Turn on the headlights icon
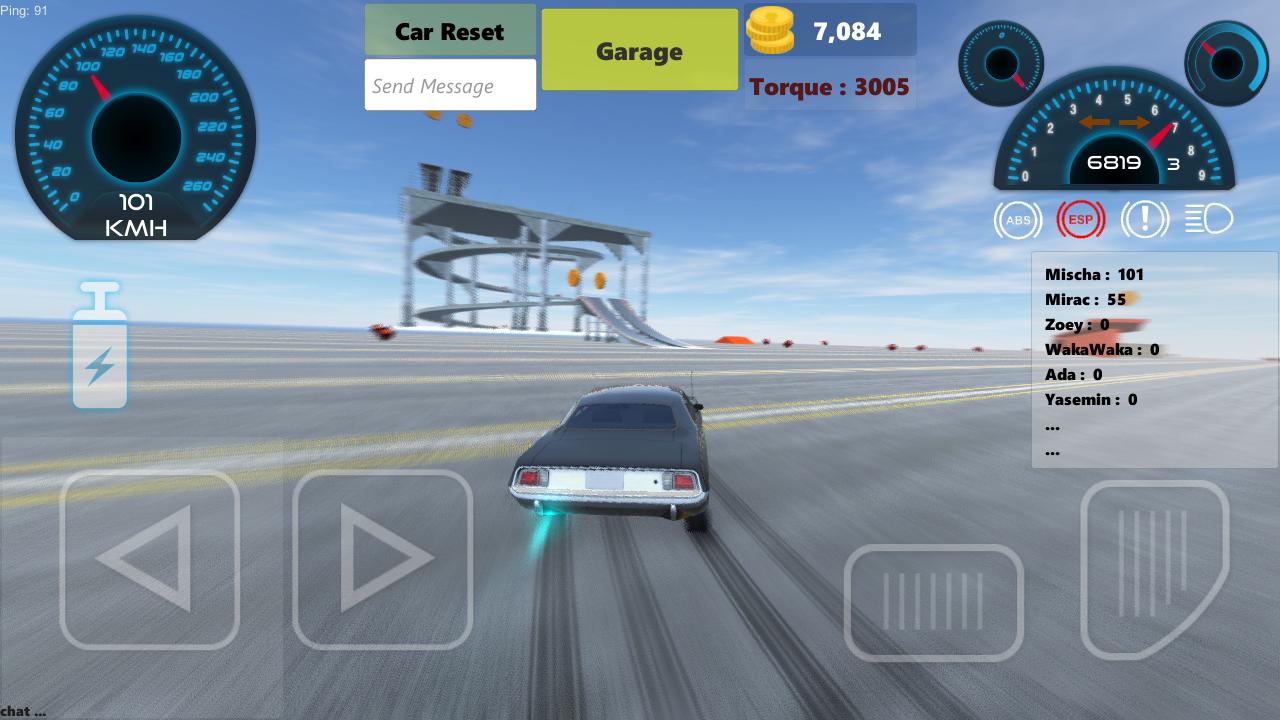 point(1210,219)
